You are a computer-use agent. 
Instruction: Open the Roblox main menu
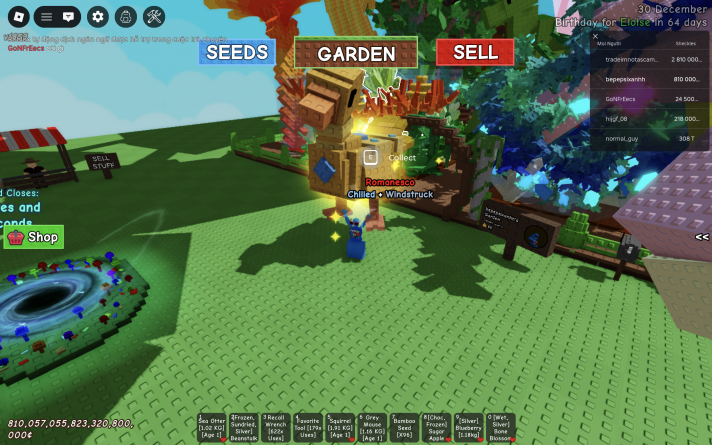pyautogui.click(x=15, y=16)
